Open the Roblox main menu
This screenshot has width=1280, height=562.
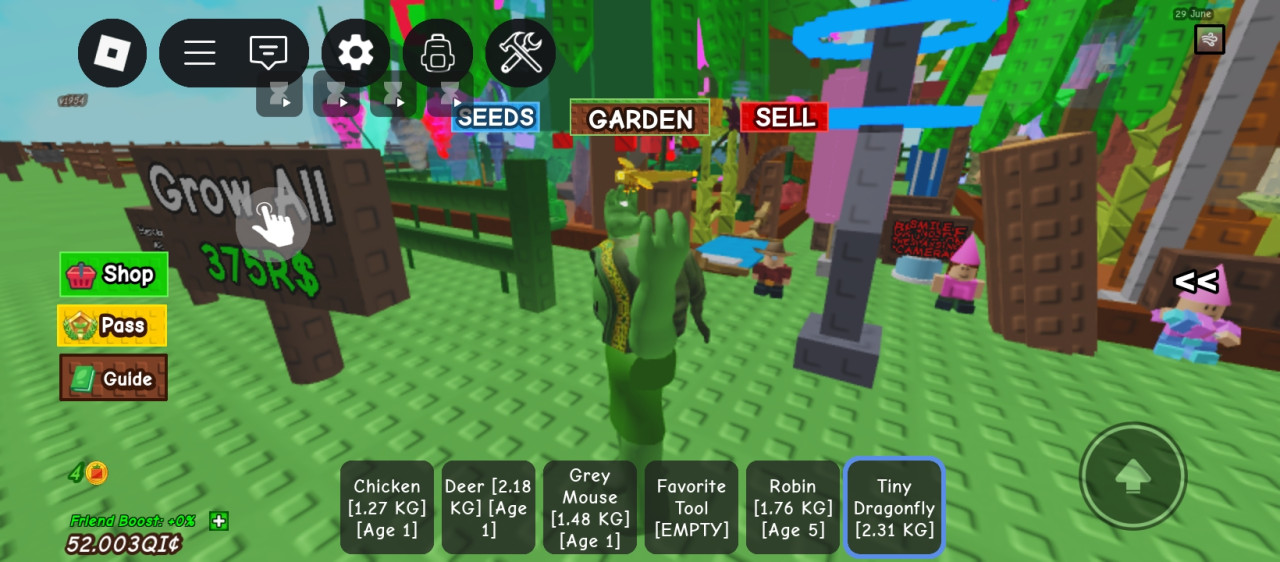pos(112,53)
